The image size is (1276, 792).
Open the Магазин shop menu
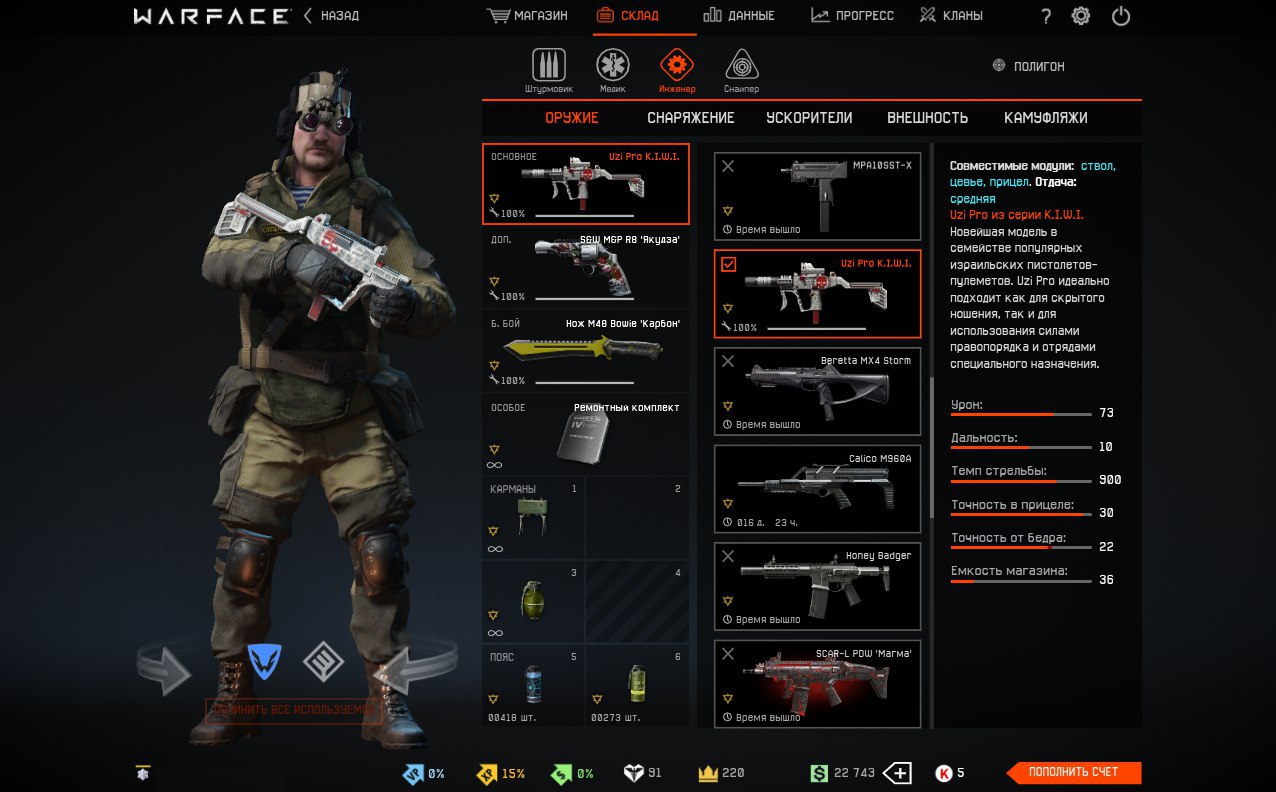[527, 16]
